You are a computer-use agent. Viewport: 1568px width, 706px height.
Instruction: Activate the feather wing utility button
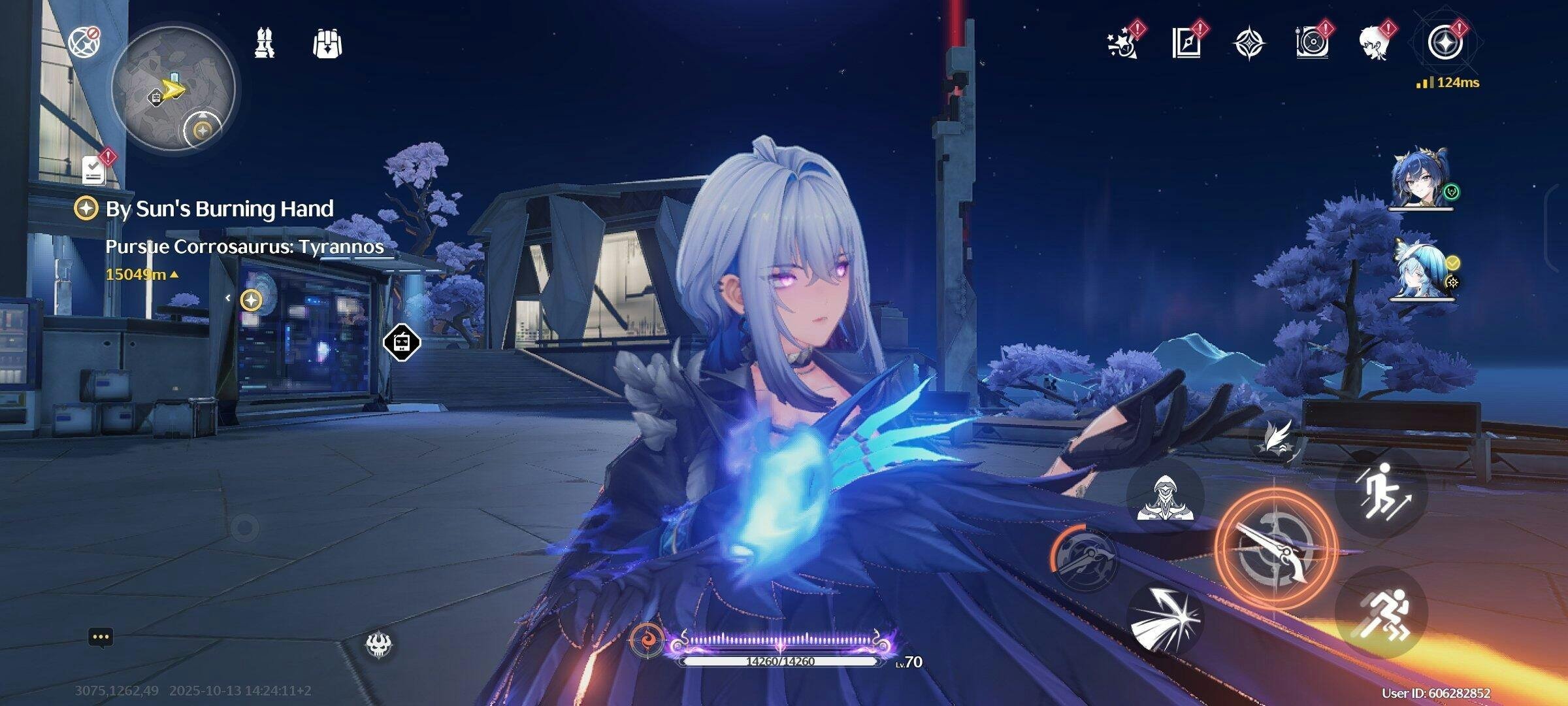coord(1277,437)
